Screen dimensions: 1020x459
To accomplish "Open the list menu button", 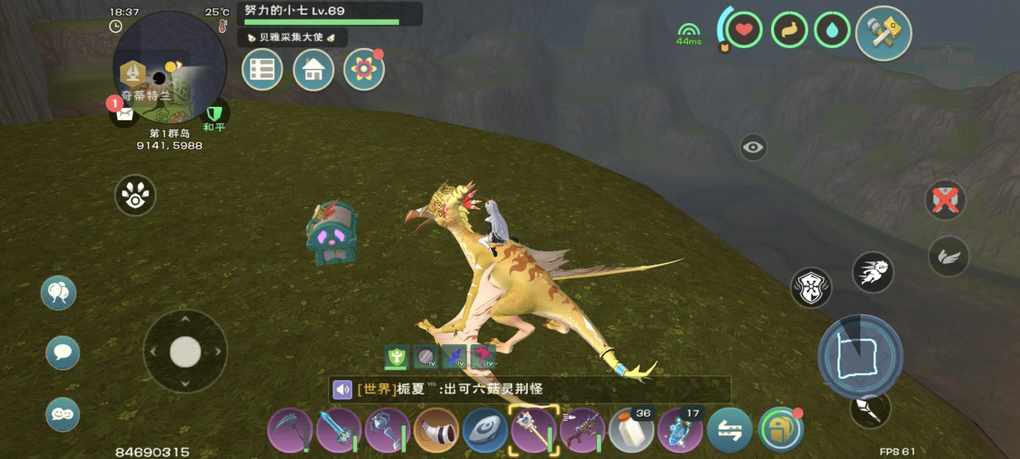I will tap(263, 70).
